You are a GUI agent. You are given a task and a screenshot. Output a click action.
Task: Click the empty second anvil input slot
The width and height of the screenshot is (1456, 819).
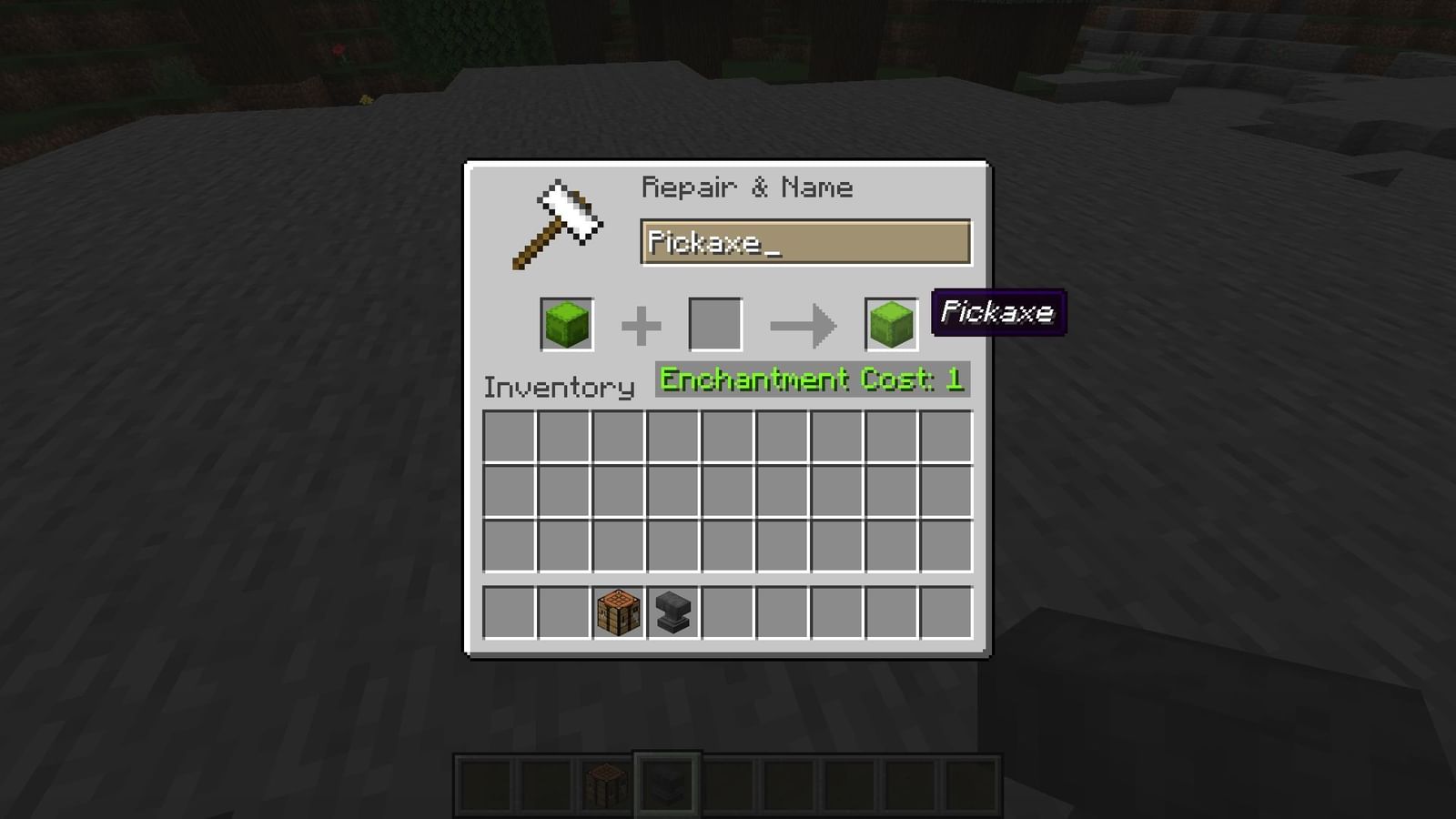(x=714, y=323)
